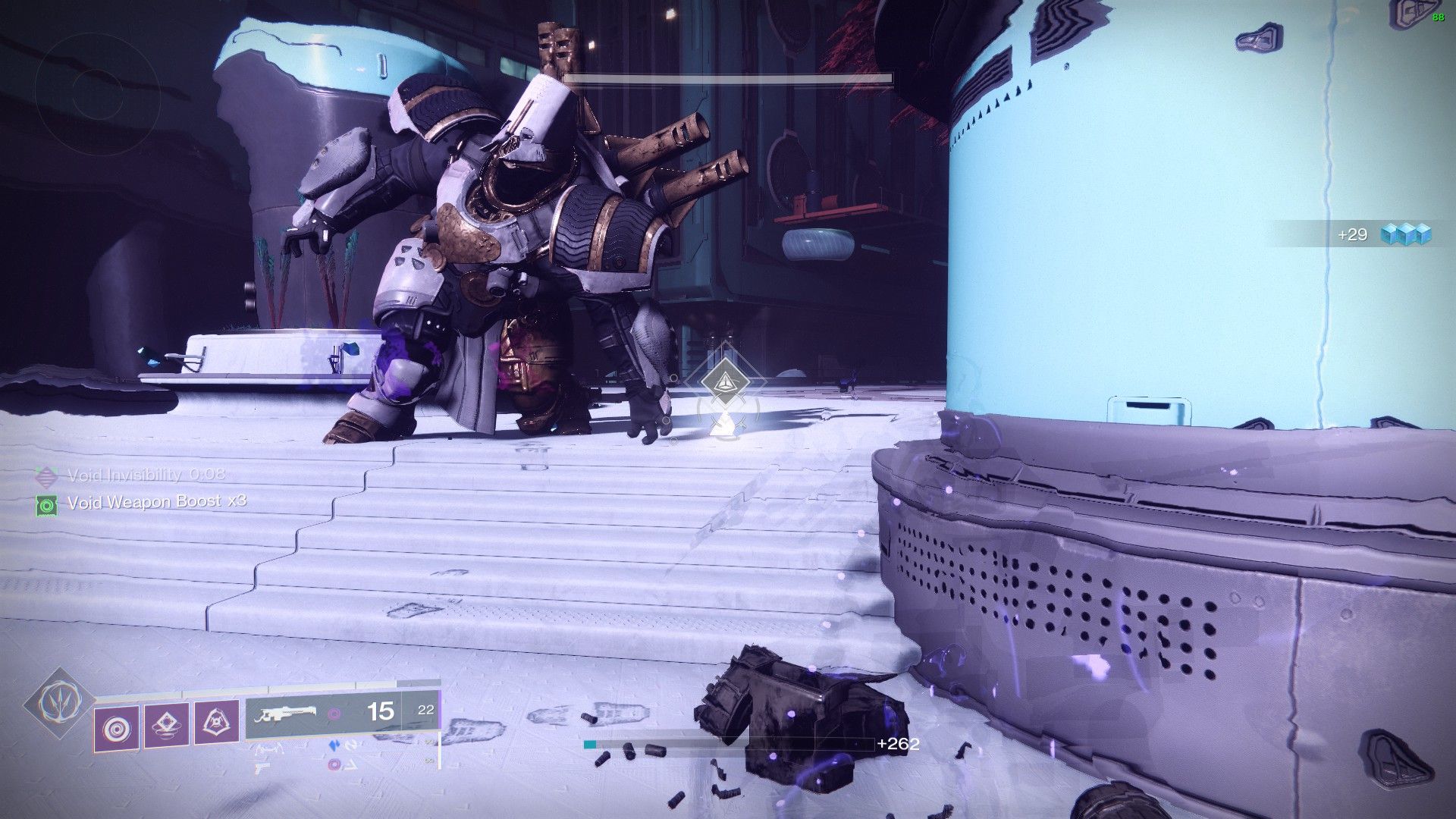Viewport: 1456px width, 819px height.
Task: Select the +262 progress bar at bottom
Action: 728,745
